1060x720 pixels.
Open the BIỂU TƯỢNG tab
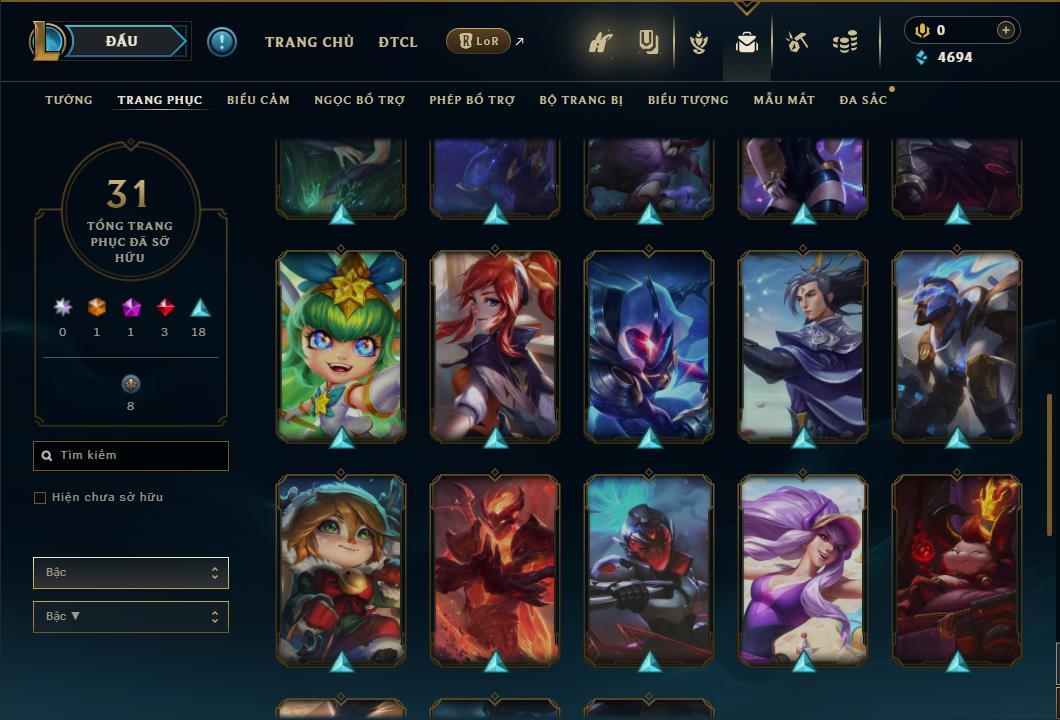point(688,100)
